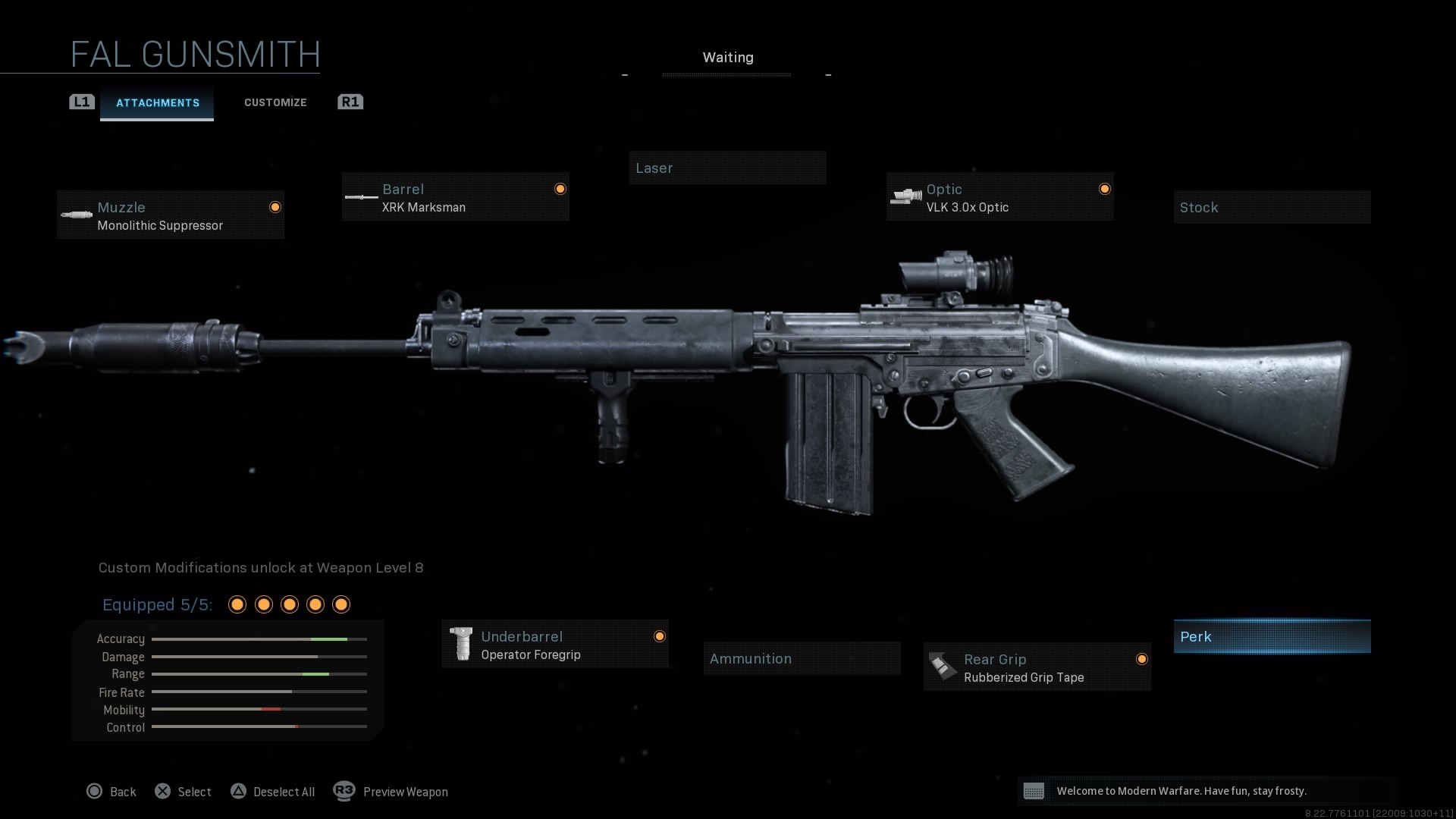The height and width of the screenshot is (819, 1456).
Task: Switch to the Attachments tab
Action: pos(157,102)
